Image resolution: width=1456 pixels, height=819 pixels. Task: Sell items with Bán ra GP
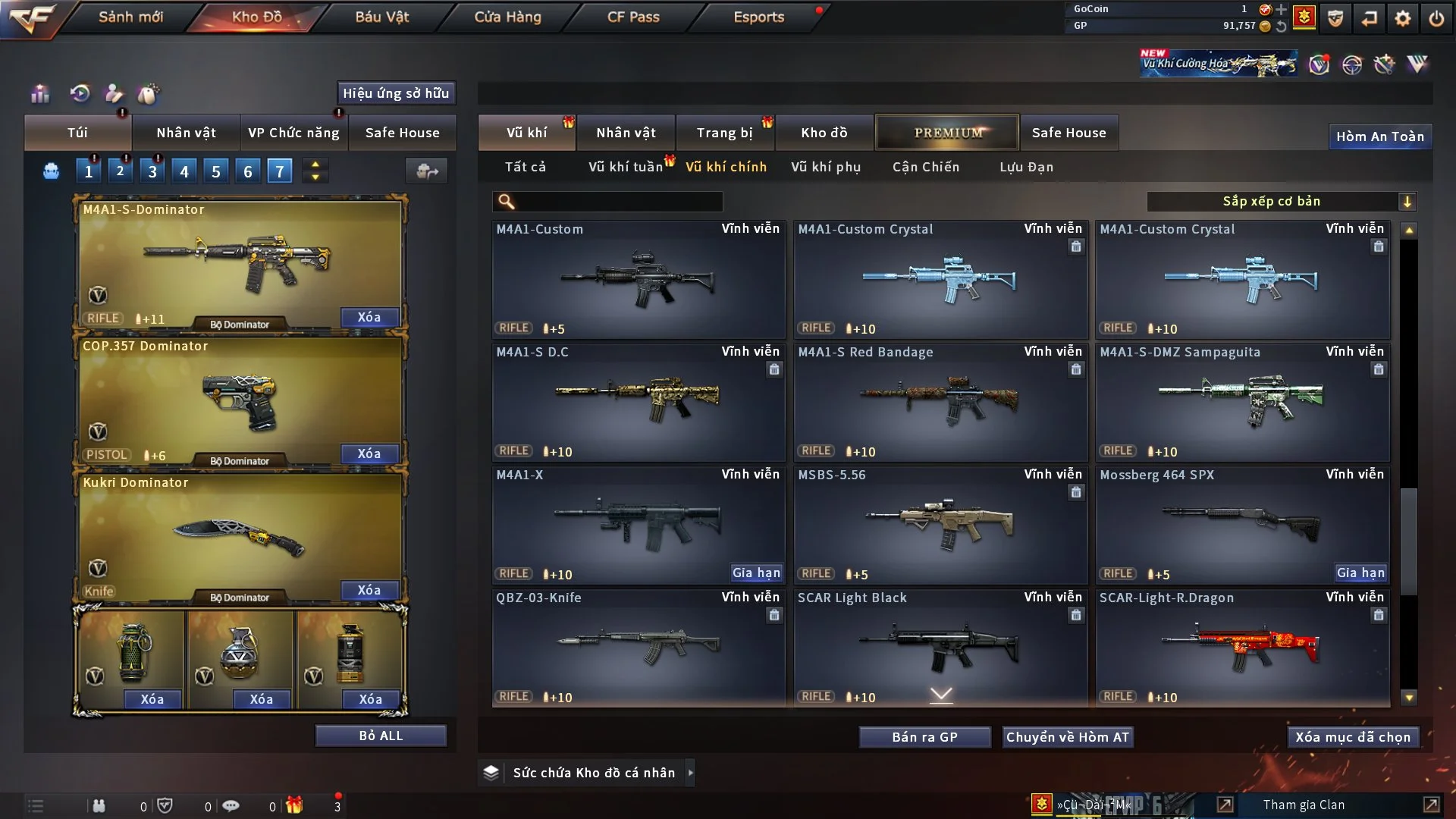click(924, 737)
